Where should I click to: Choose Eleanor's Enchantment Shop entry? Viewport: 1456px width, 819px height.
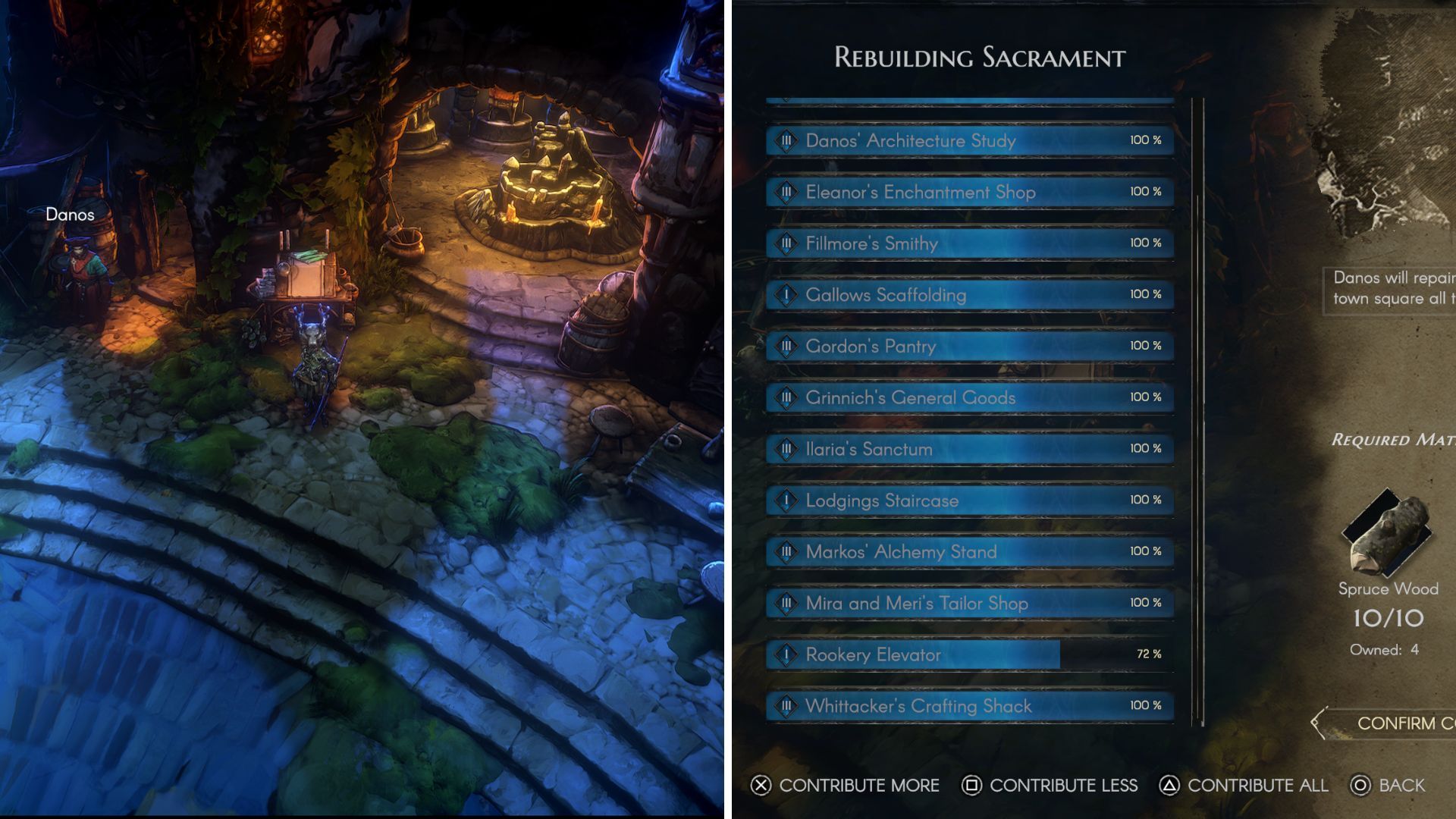pyautogui.click(x=969, y=192)
